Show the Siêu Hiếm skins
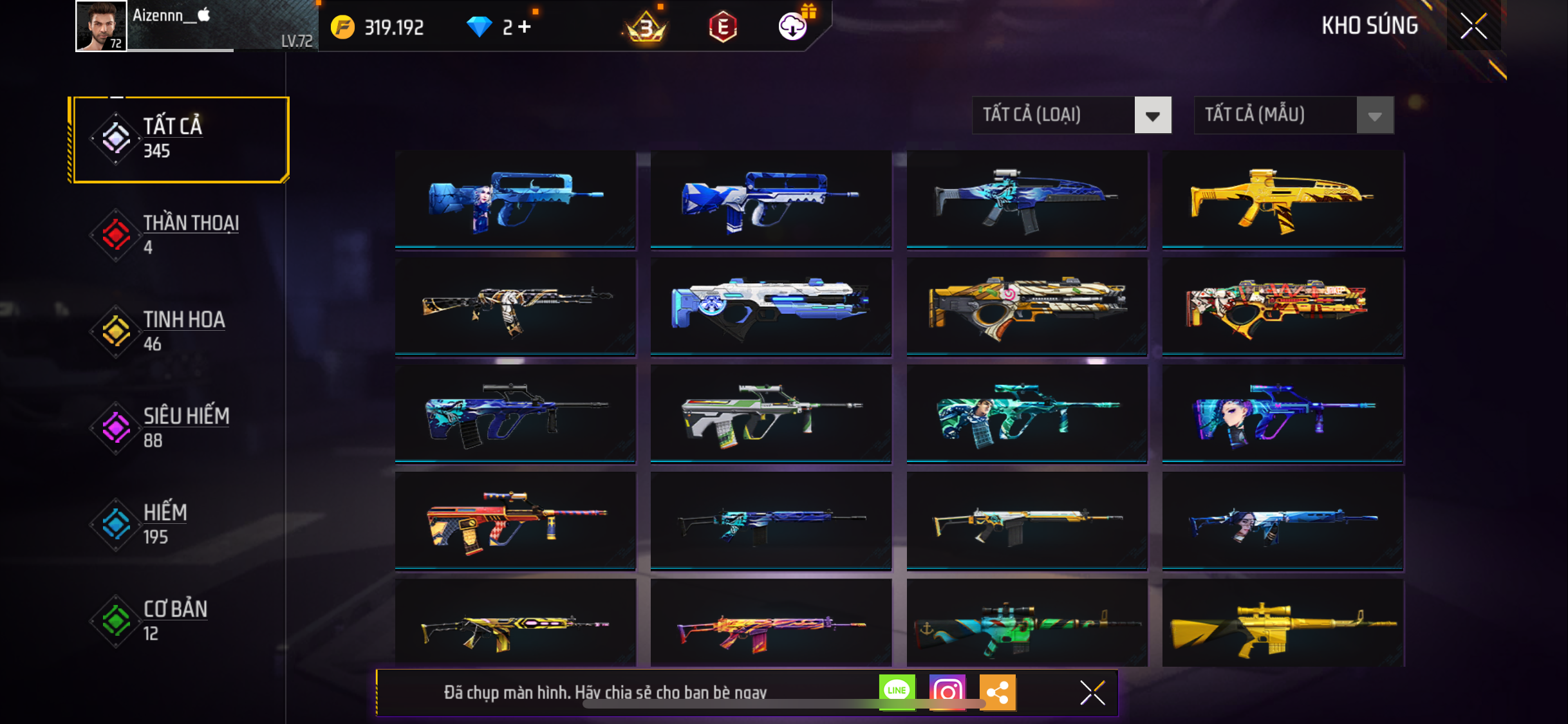 [181, 428]
